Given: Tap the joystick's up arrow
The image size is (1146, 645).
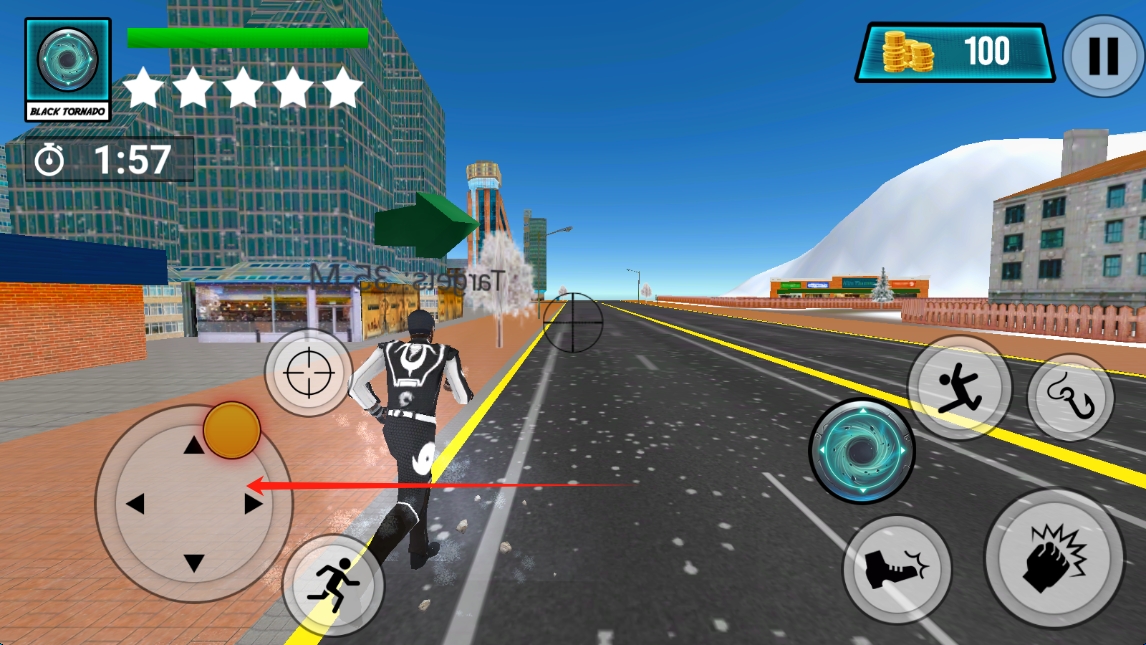Looking at the screenshot, I should tap(194, 446).
